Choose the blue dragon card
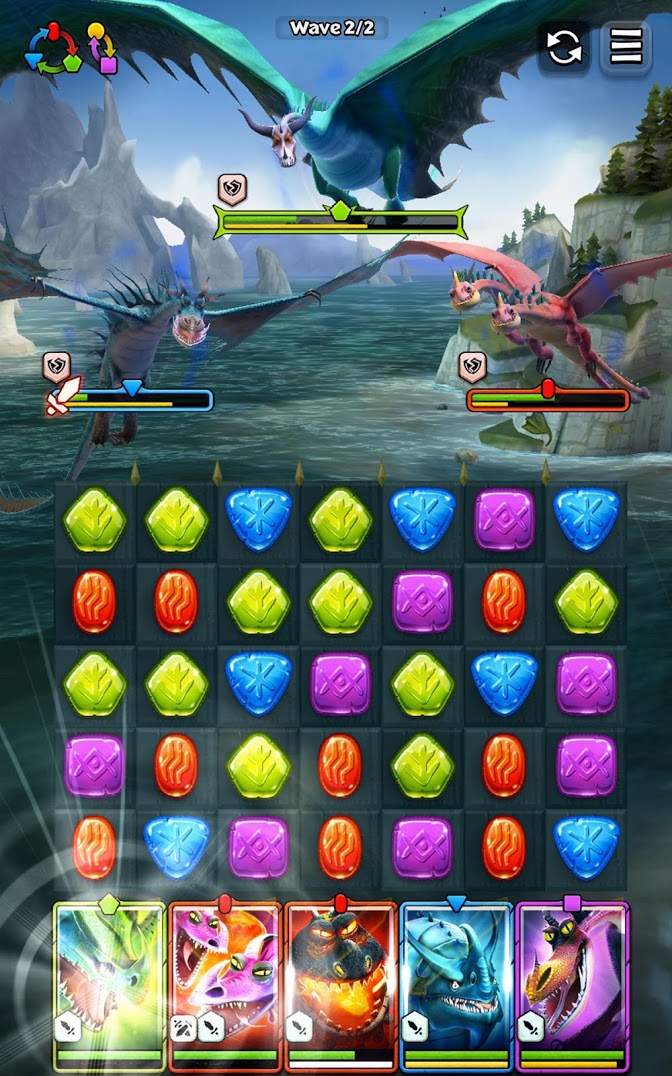Screen dimensions: 672x1076 (456, 984)
